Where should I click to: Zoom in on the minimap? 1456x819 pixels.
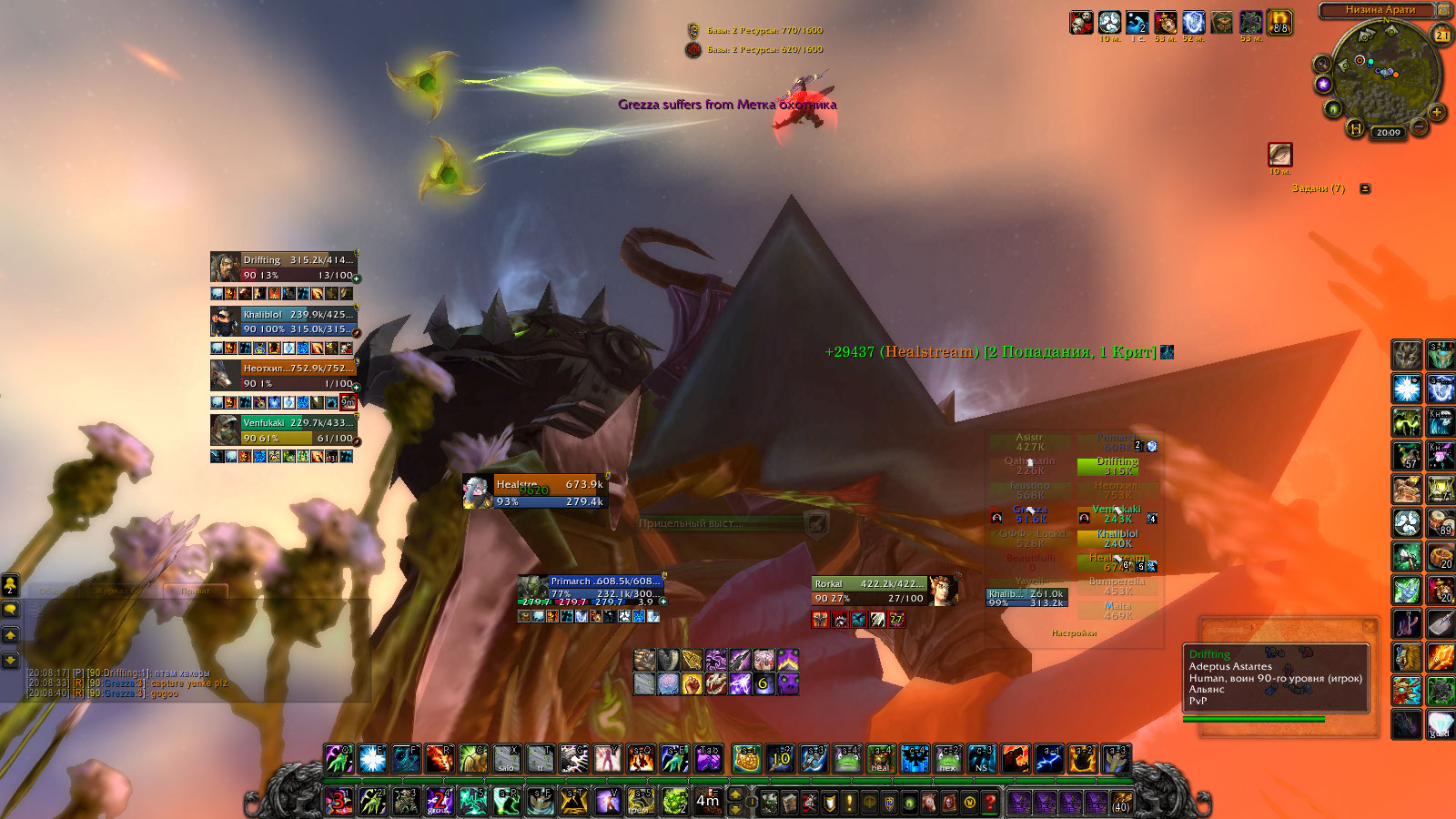[1437, 113]
